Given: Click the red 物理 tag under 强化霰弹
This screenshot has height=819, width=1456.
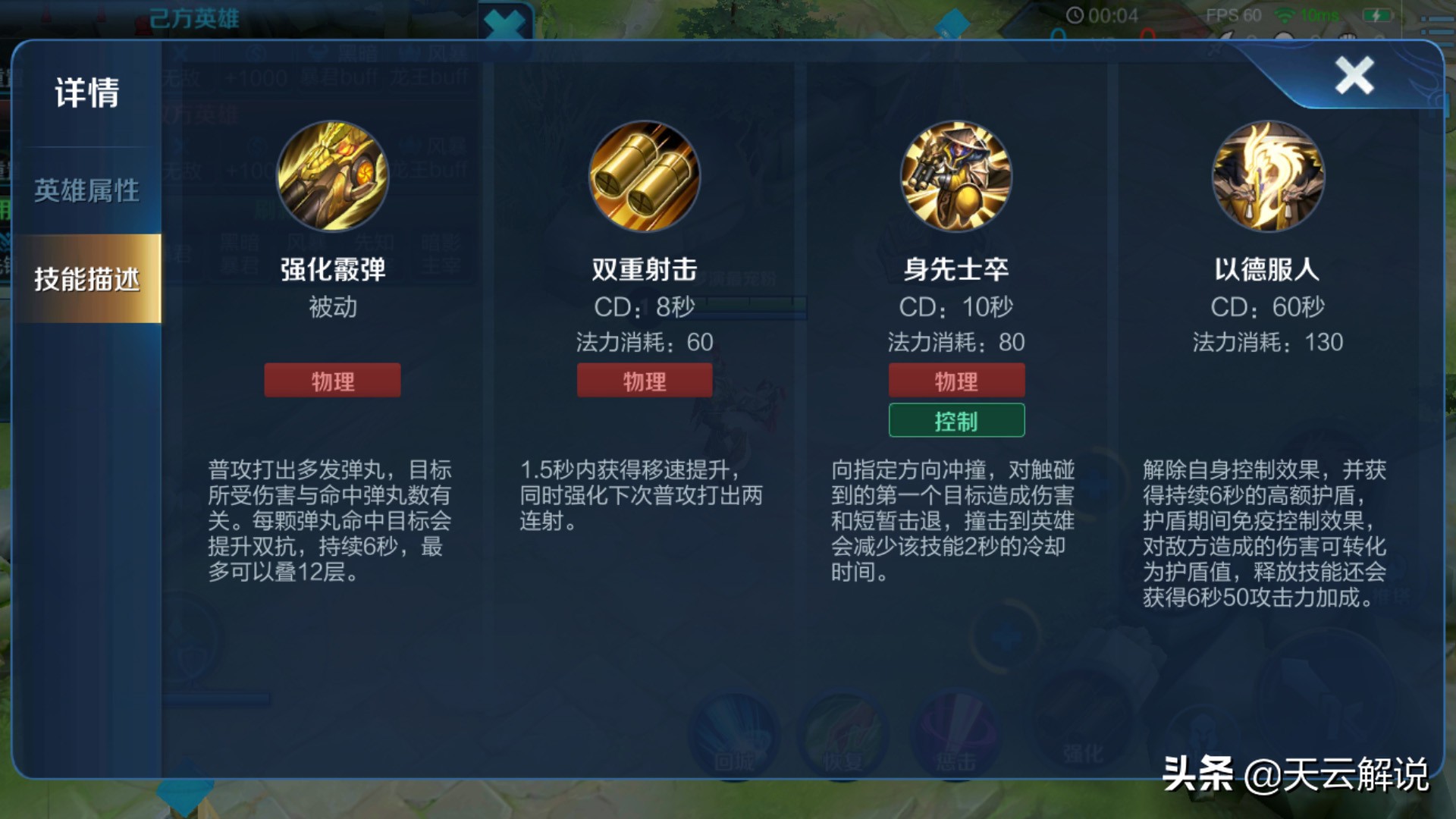Looking at the screenshot, I should 332,380.
